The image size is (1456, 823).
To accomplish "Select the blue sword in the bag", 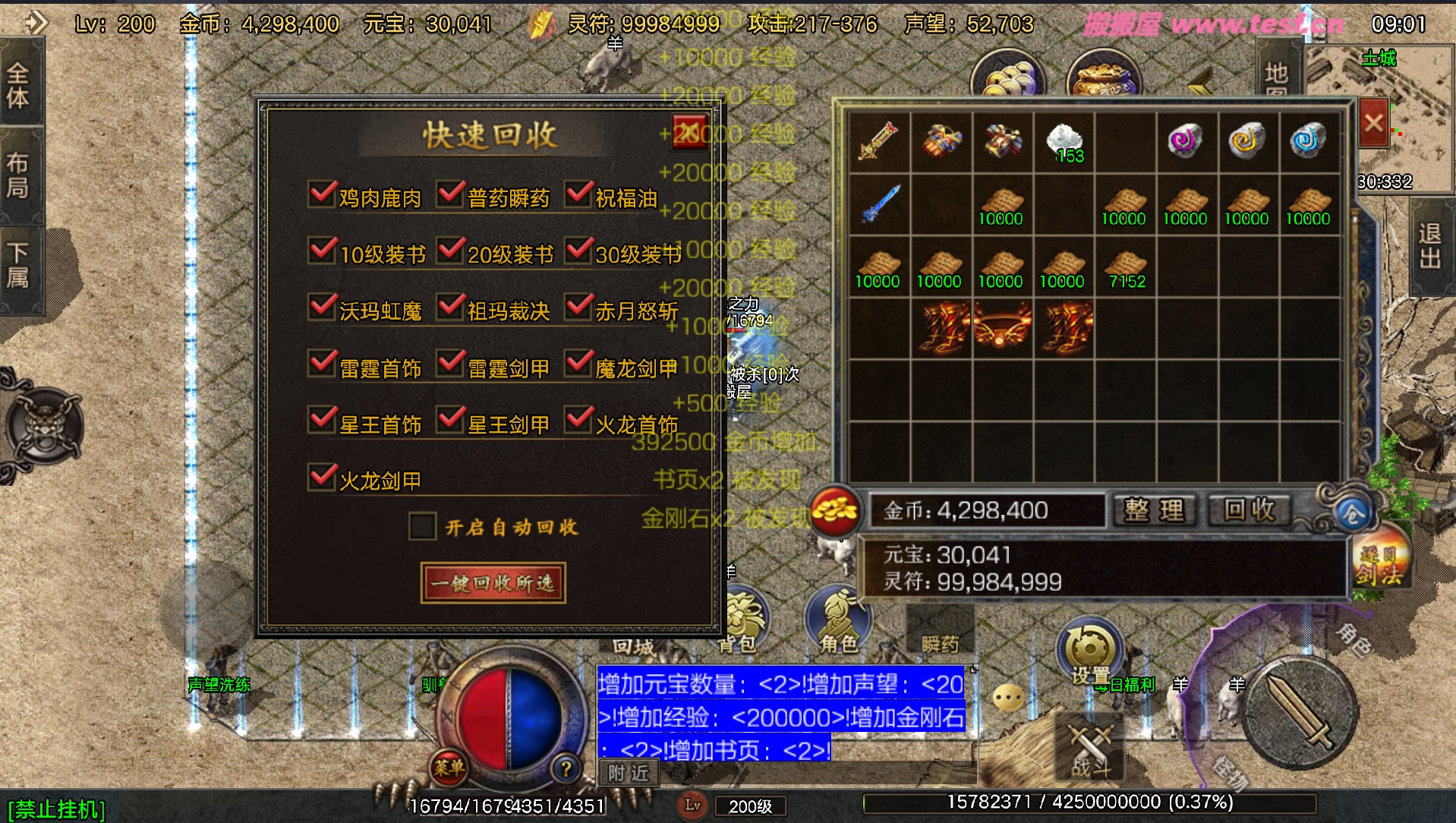I will click(x=879, y=204).
